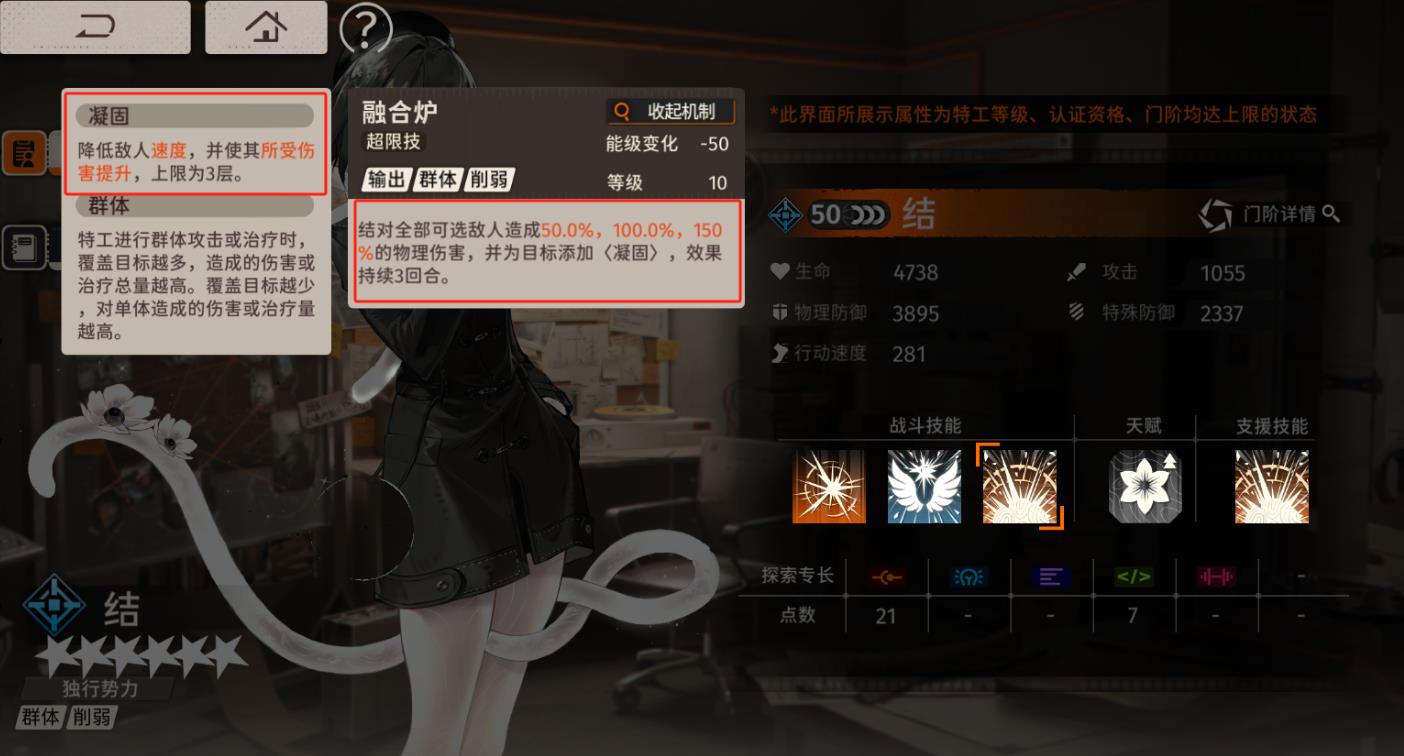
Task: Select the first battle skill icon
Action: pos(828,486)
